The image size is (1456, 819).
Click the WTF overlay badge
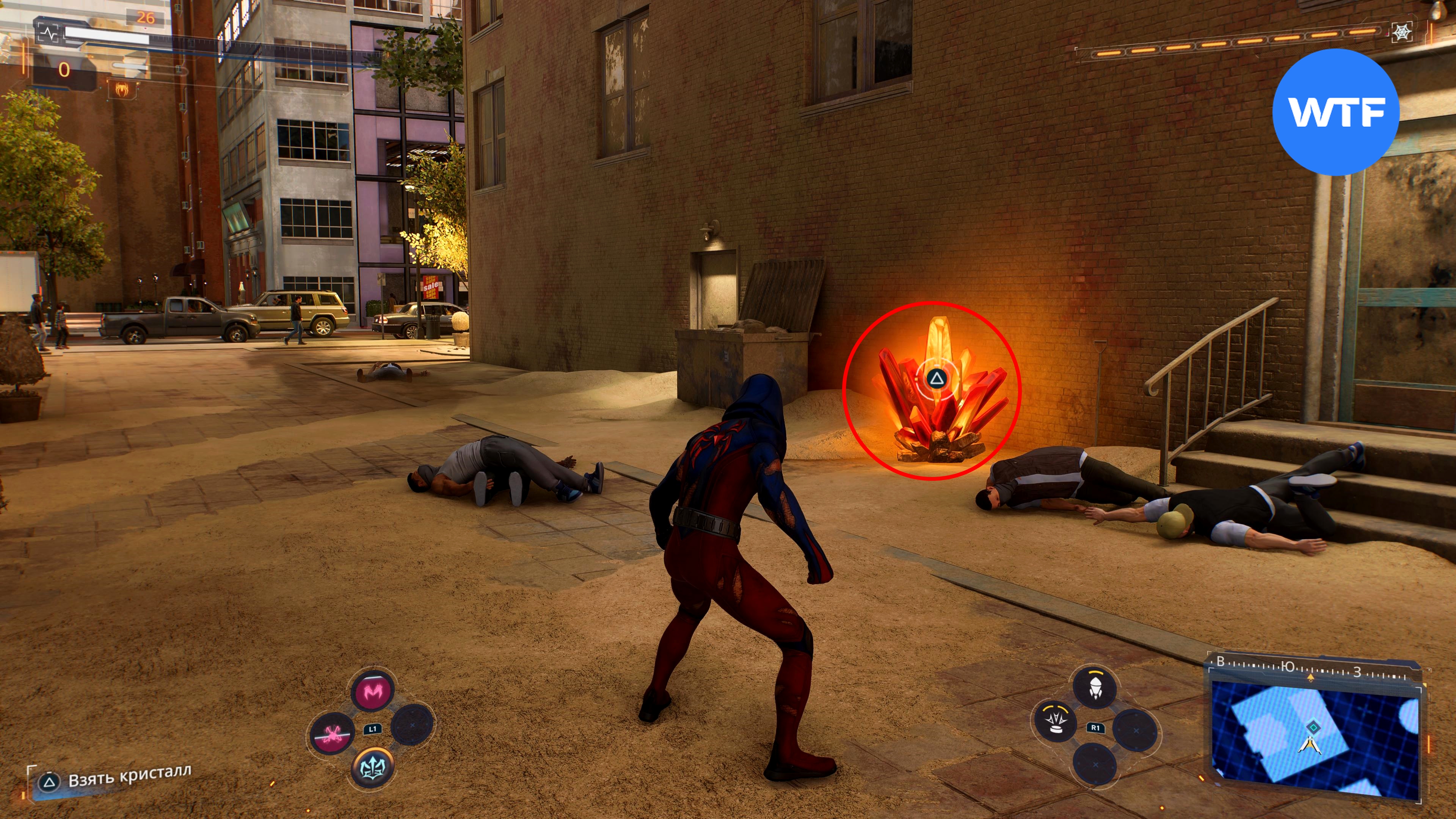click(1336, 112)
